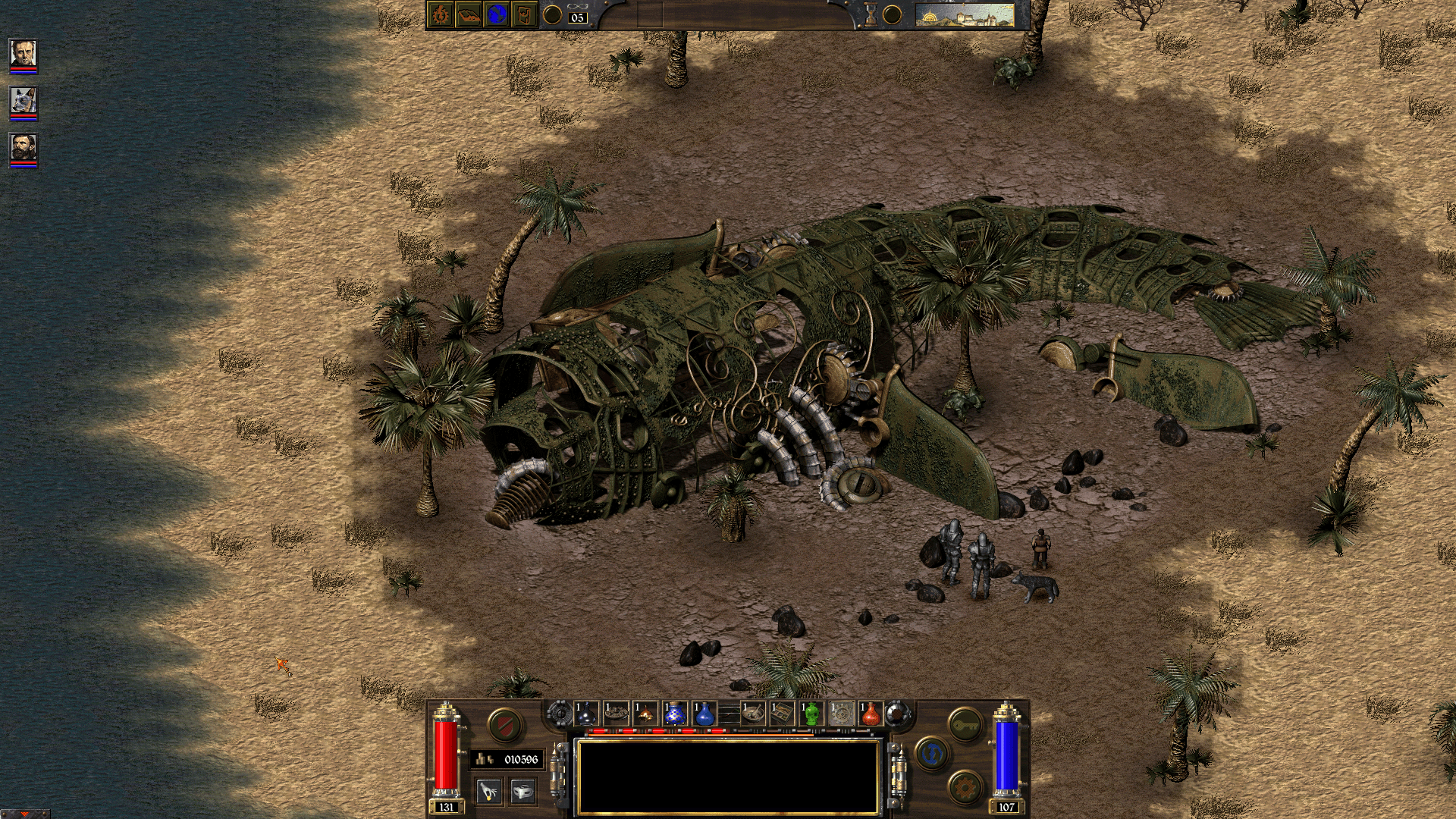Use the green skull poison bottle slot
Image resolution: width=1456 pixels, height=819 pixels.
pyautogui.click(x=811, y=714)
